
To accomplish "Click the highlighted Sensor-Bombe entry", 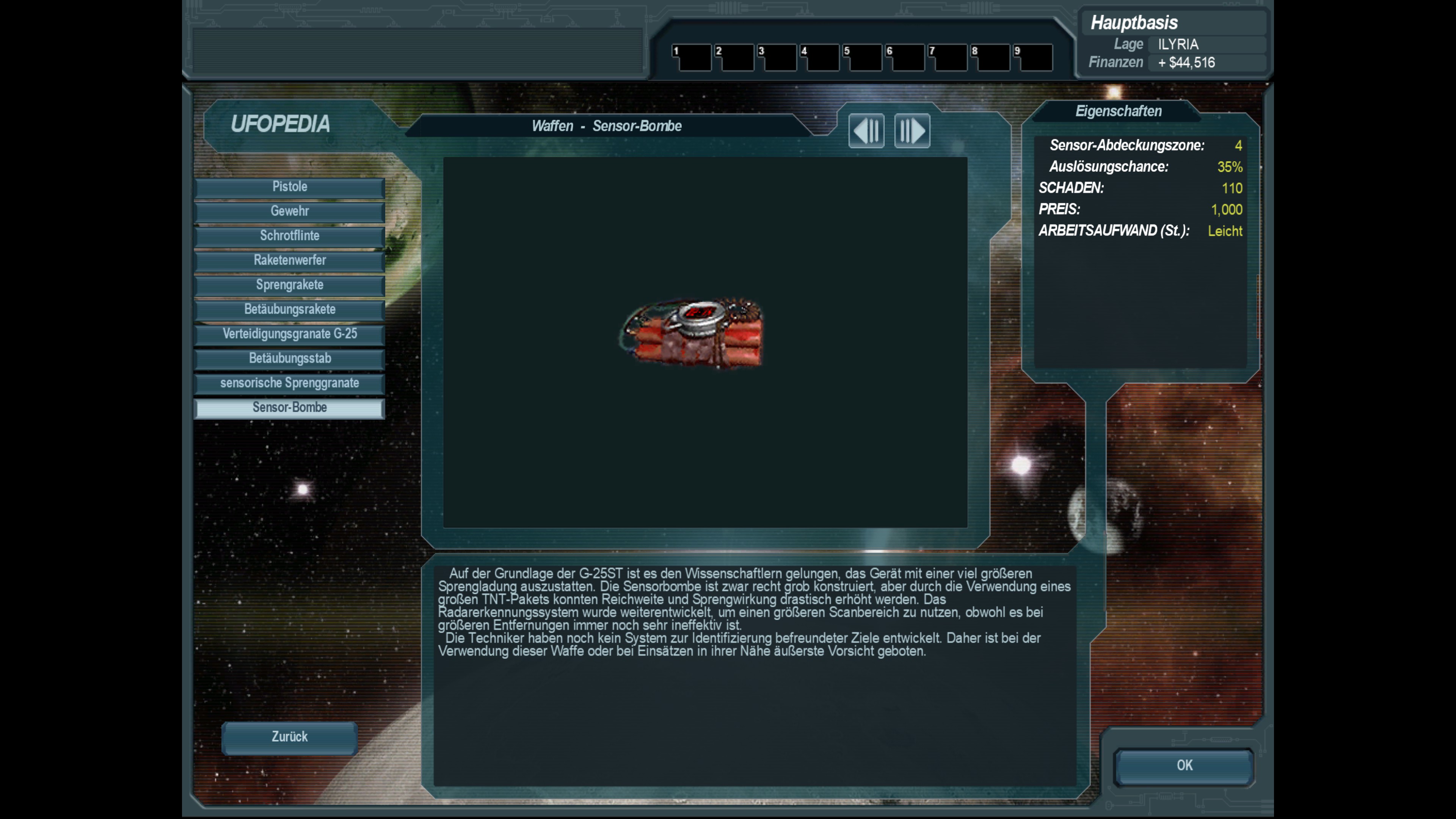I will [x=289, y=408].
